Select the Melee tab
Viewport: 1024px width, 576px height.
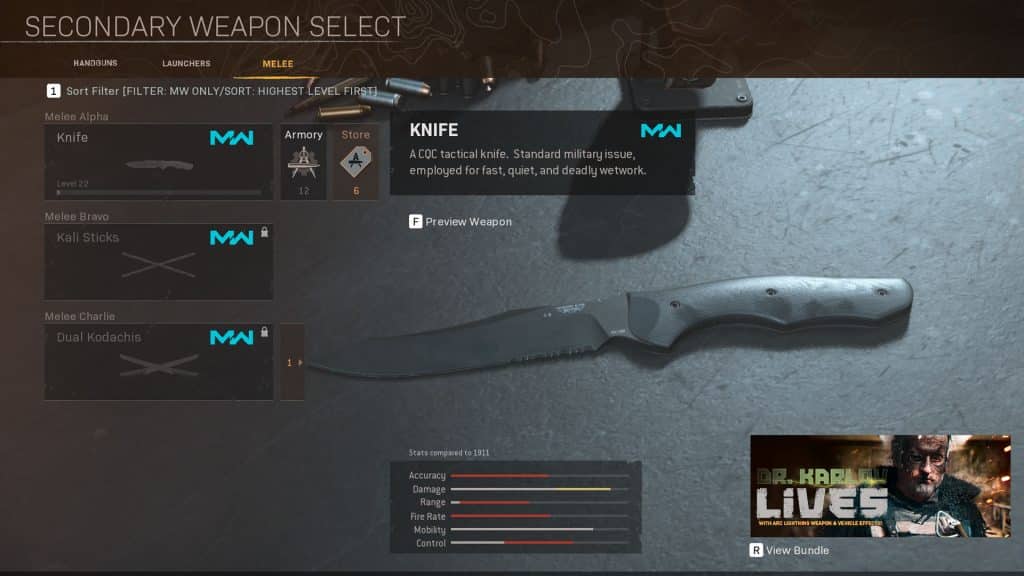point(277,63)
